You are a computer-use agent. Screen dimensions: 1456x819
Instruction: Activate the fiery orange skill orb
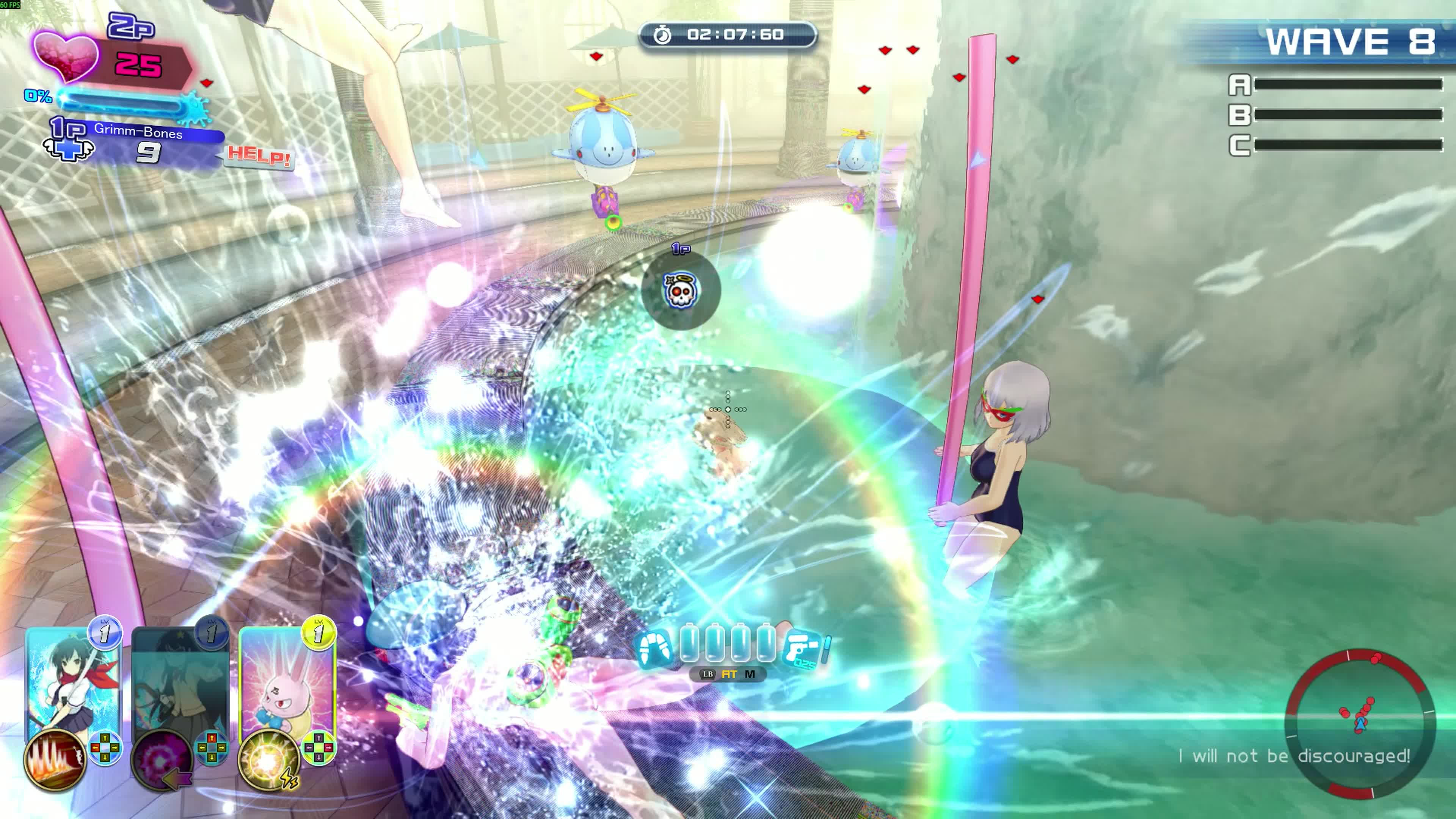pos(55,759)
